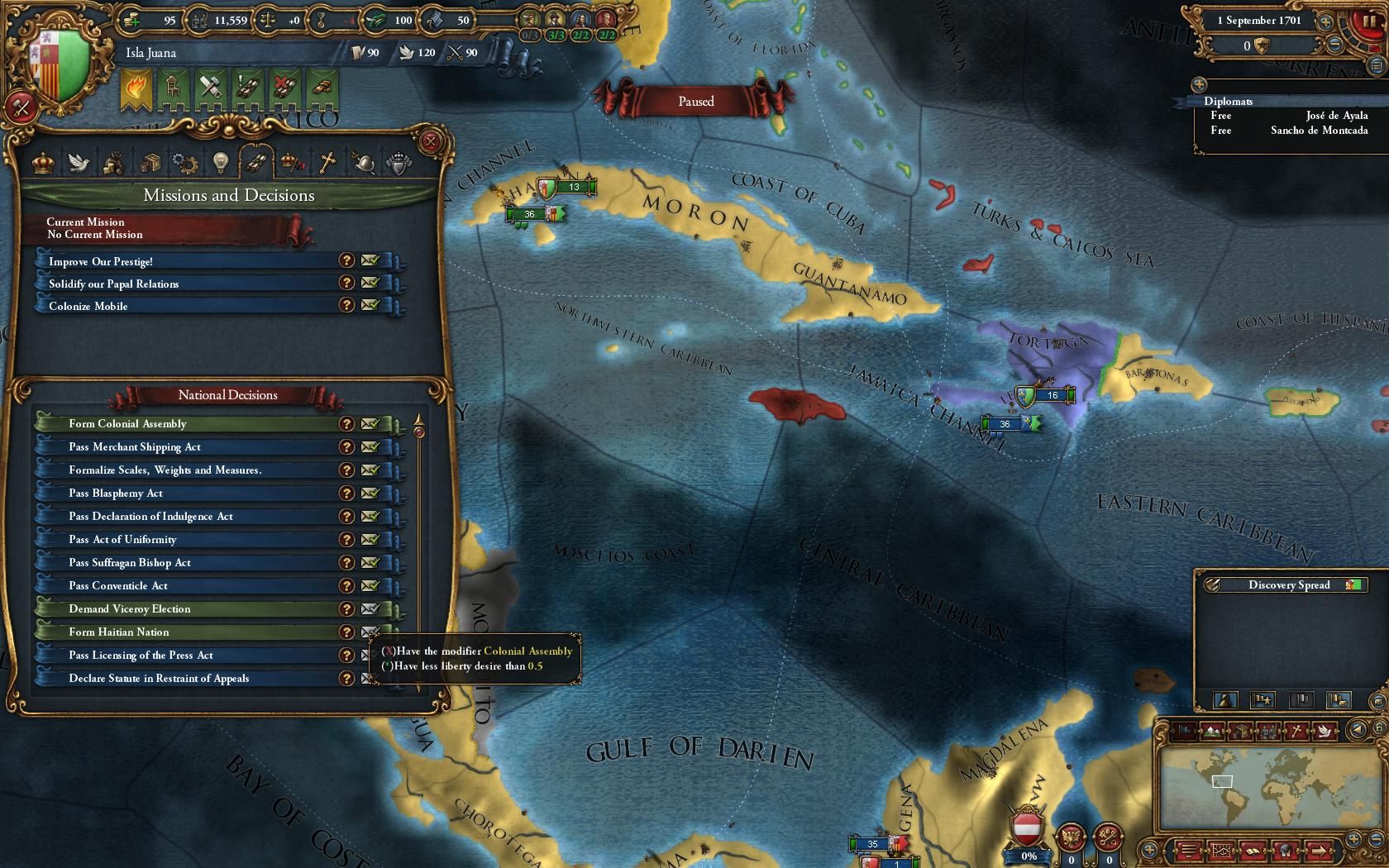Open the diplomacy tab (dove icon)
Screen dimensions: 1389x868
point(80,163)
